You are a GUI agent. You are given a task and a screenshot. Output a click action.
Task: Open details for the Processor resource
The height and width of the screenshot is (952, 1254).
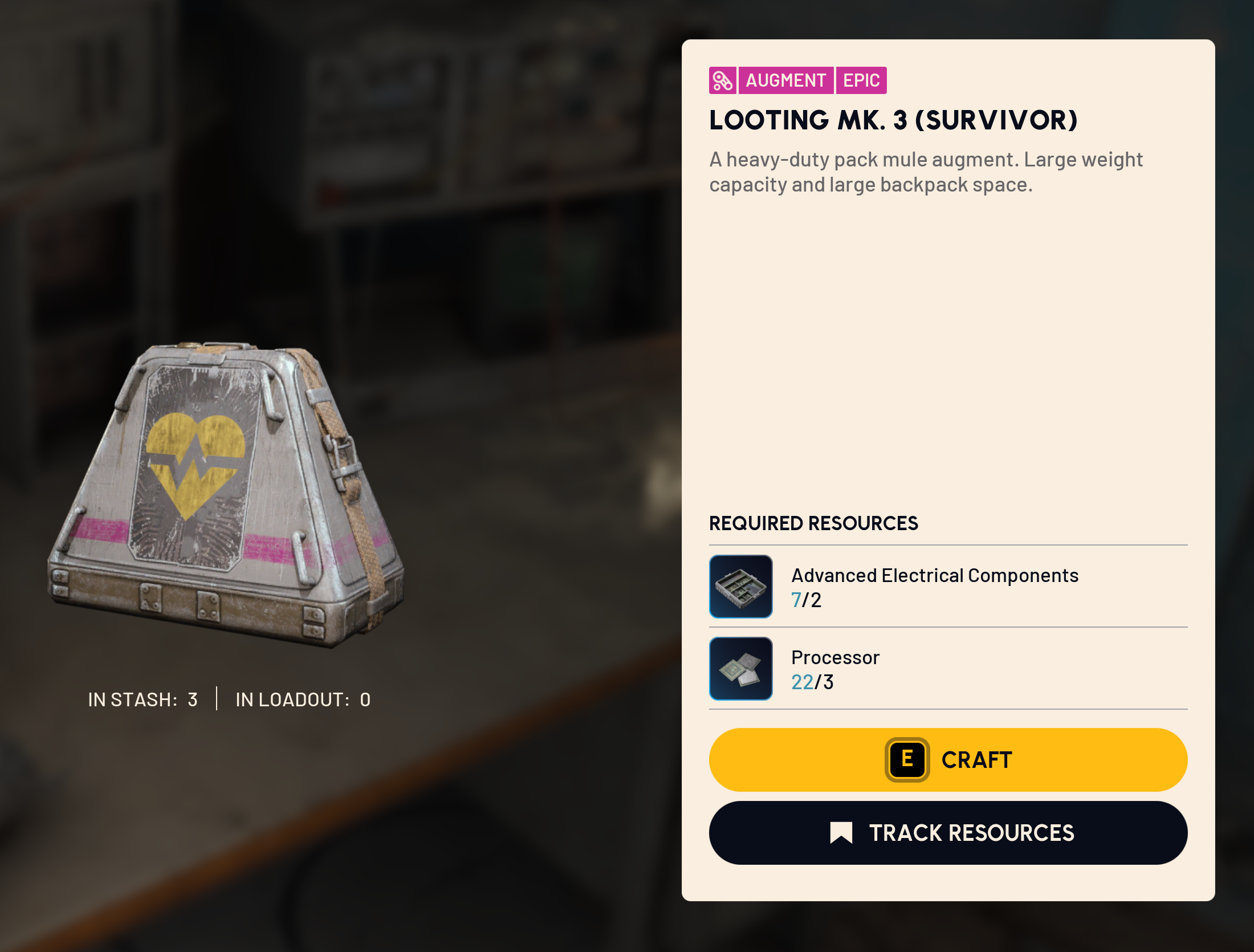click(x=835, y=657)
